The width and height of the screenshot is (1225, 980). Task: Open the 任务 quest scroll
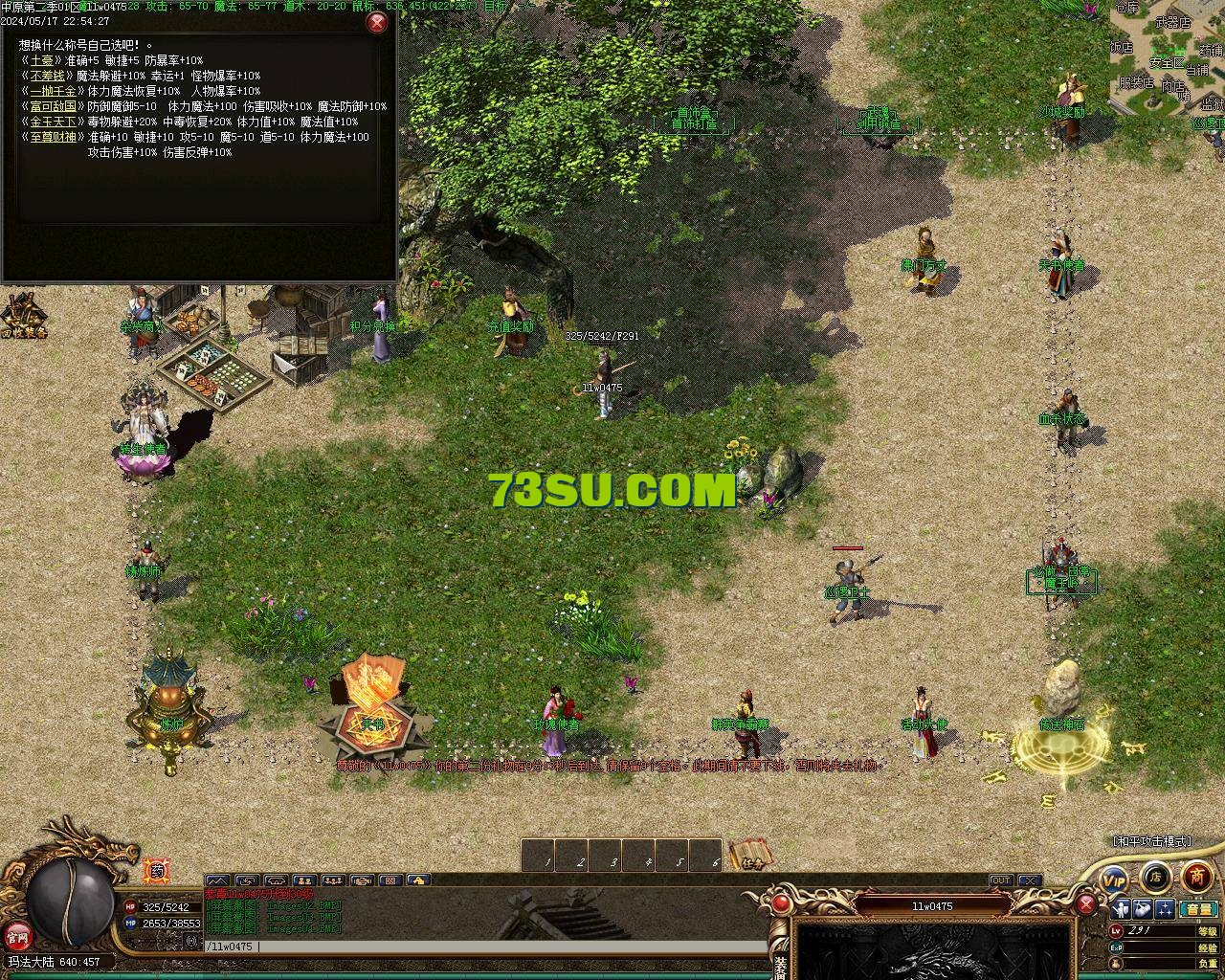tap(750, 856)
